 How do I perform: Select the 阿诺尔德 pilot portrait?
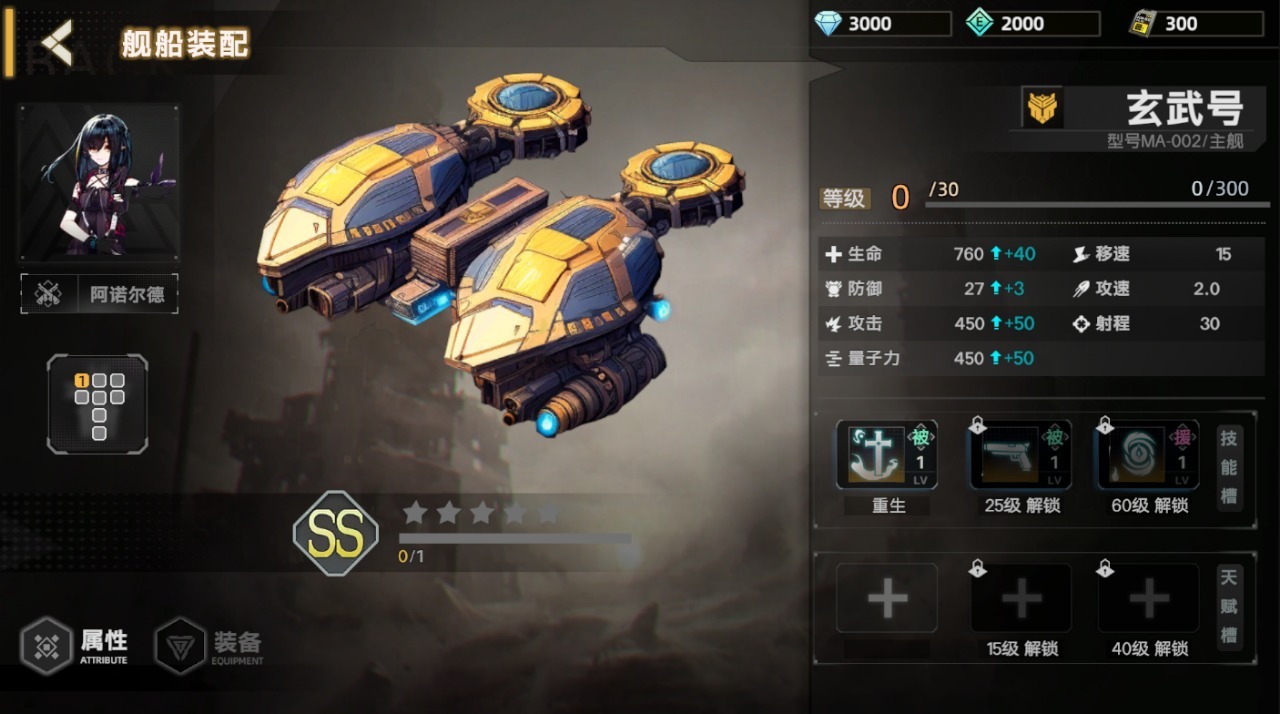point(98,182)
